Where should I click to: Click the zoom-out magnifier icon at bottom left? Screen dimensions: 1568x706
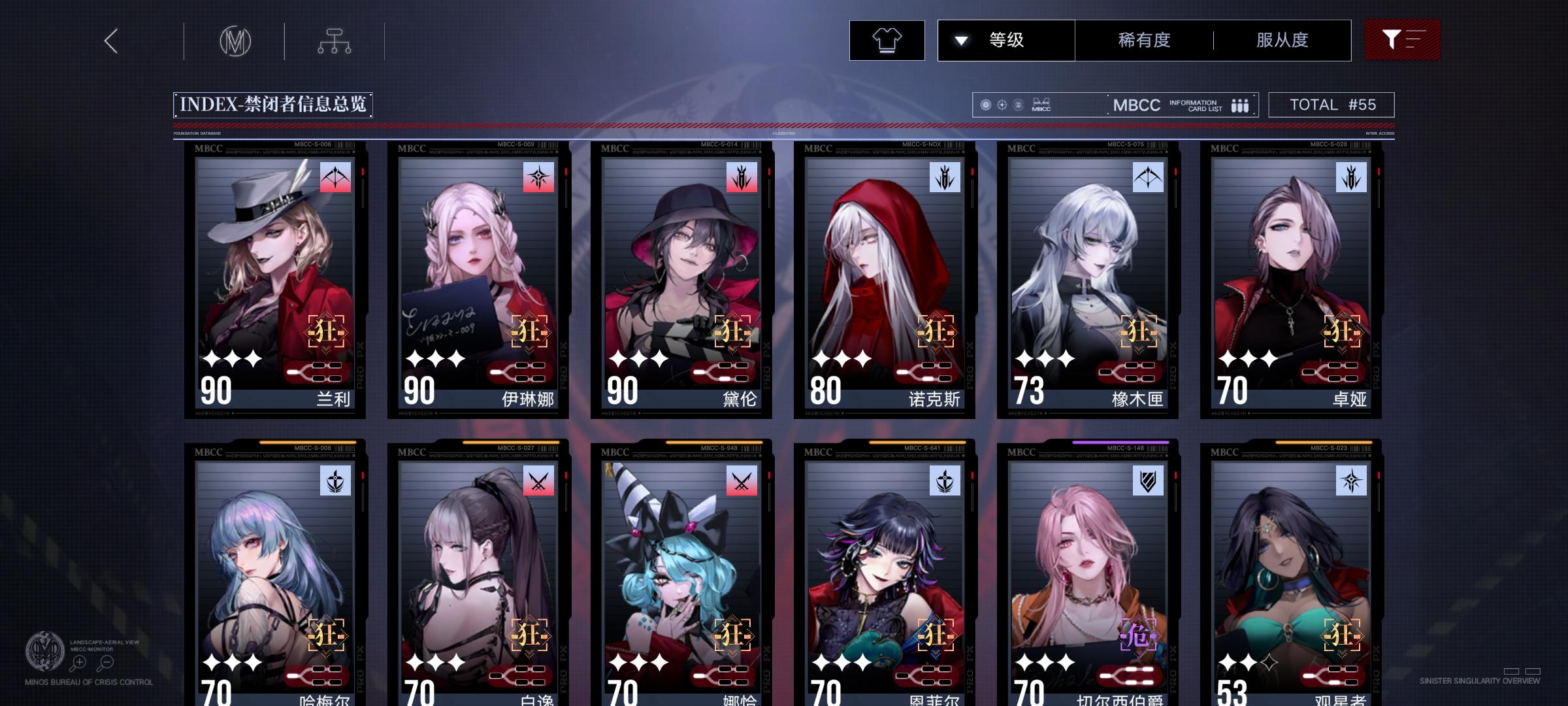coord(106,662)
